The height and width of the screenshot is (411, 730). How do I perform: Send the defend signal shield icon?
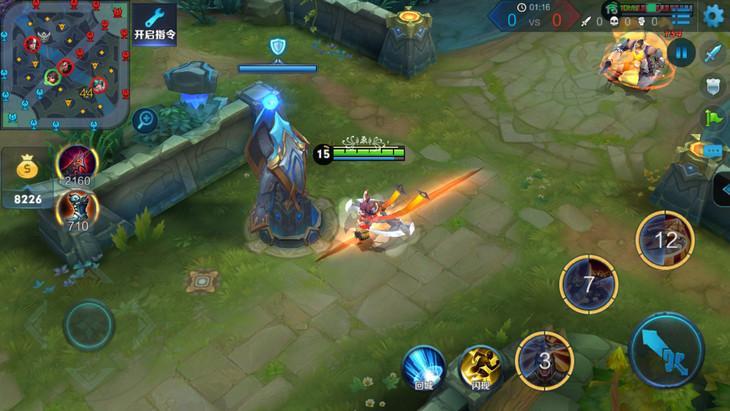(x=713, y=86)
